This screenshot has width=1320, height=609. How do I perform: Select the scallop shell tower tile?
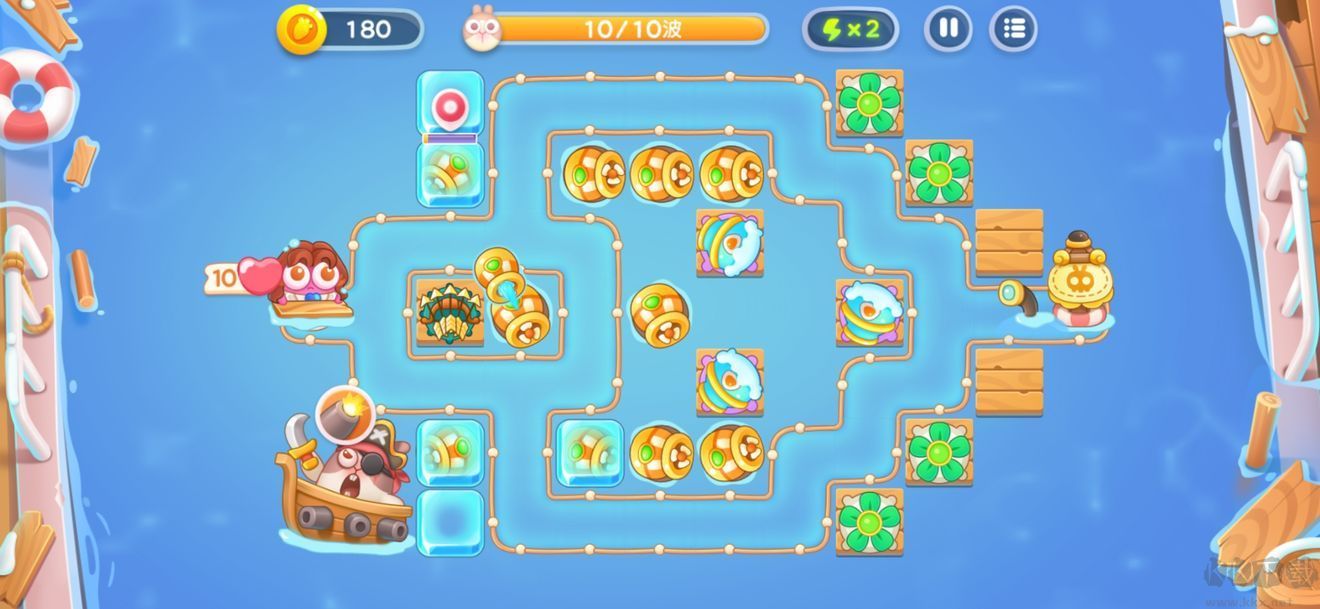pyautogui.click(x=449, y=313)
